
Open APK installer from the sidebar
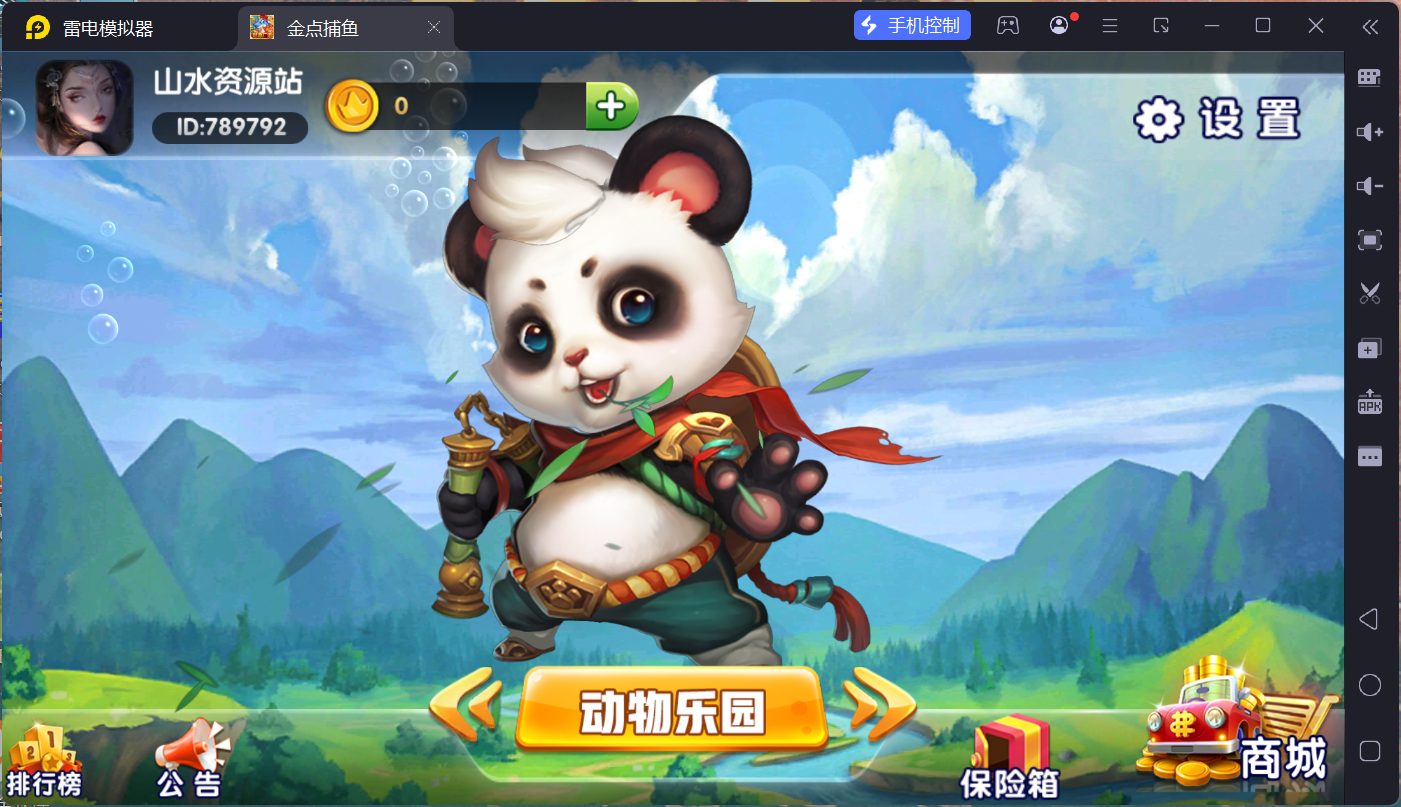coord(1369,401)
